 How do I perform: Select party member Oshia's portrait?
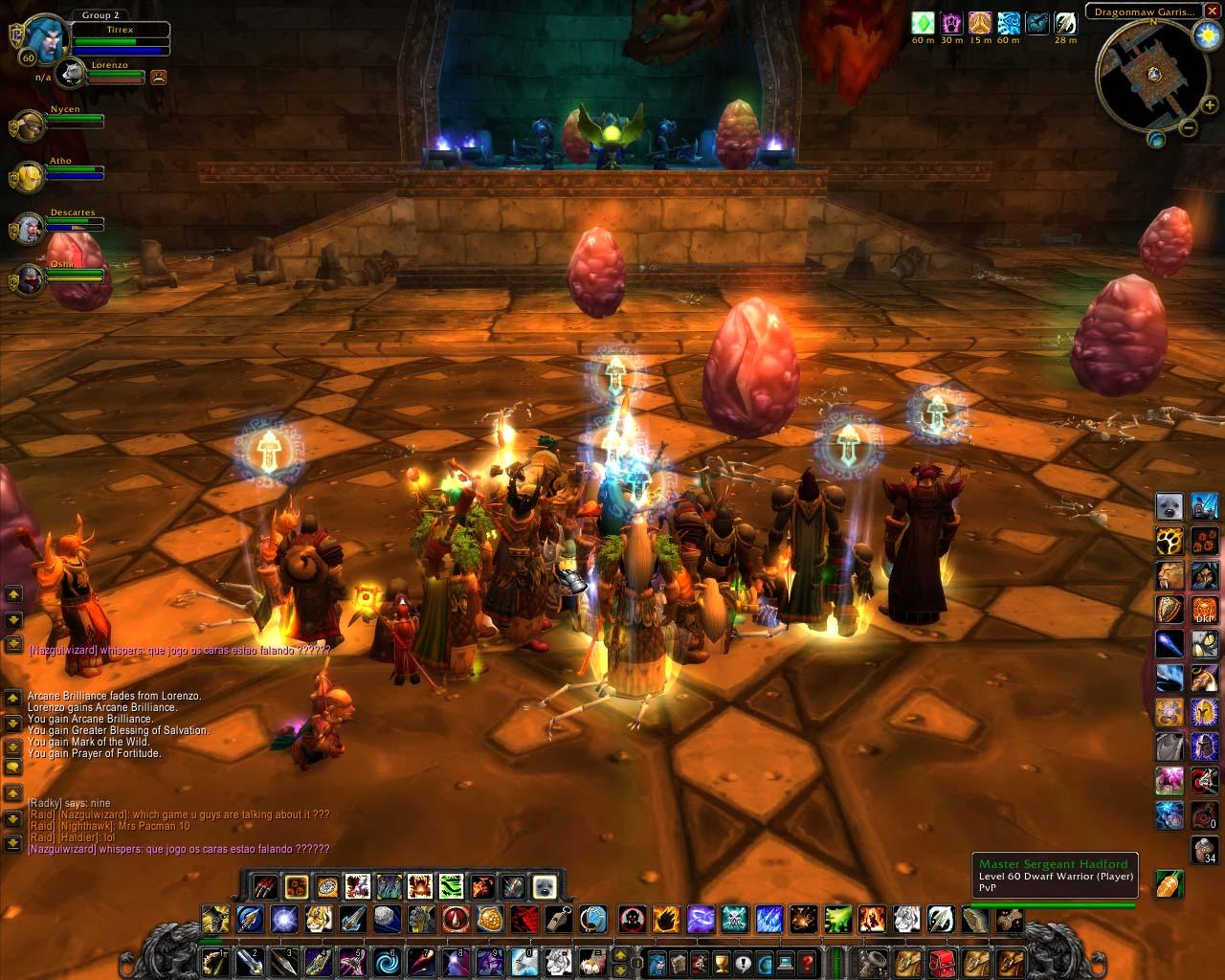point(27,279)
